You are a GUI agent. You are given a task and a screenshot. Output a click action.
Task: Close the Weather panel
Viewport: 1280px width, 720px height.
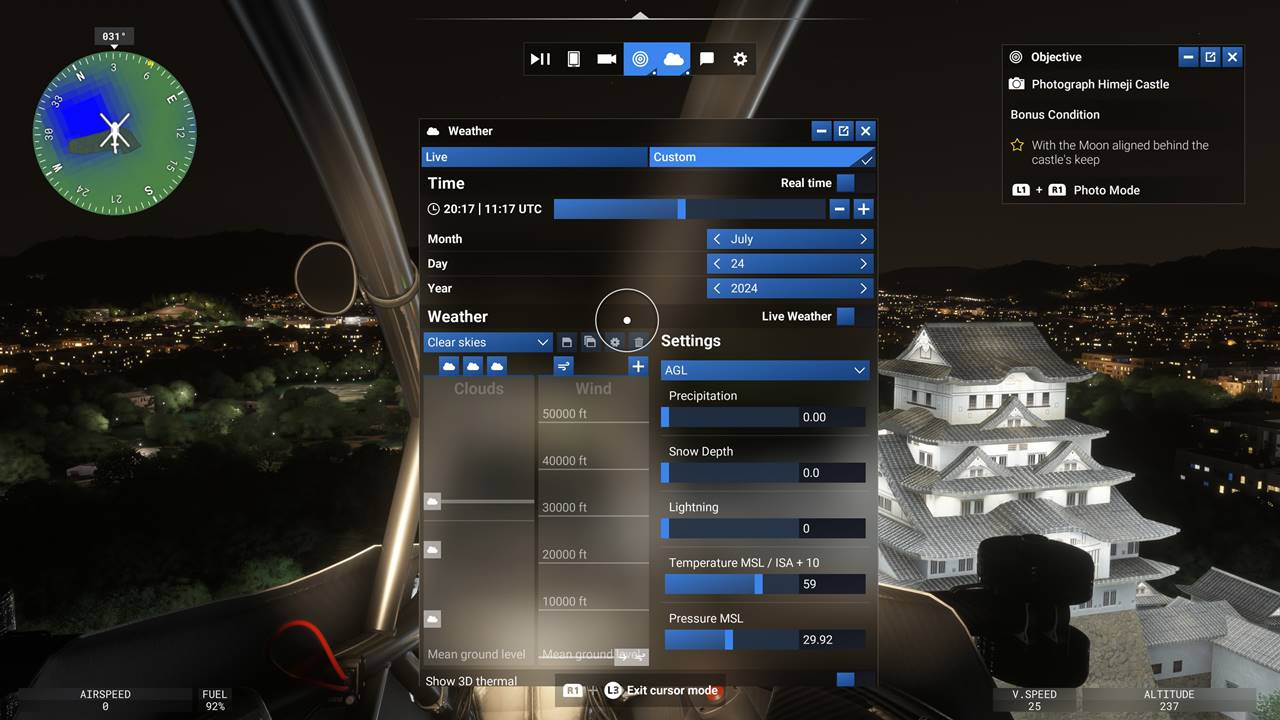click(866, 131)
